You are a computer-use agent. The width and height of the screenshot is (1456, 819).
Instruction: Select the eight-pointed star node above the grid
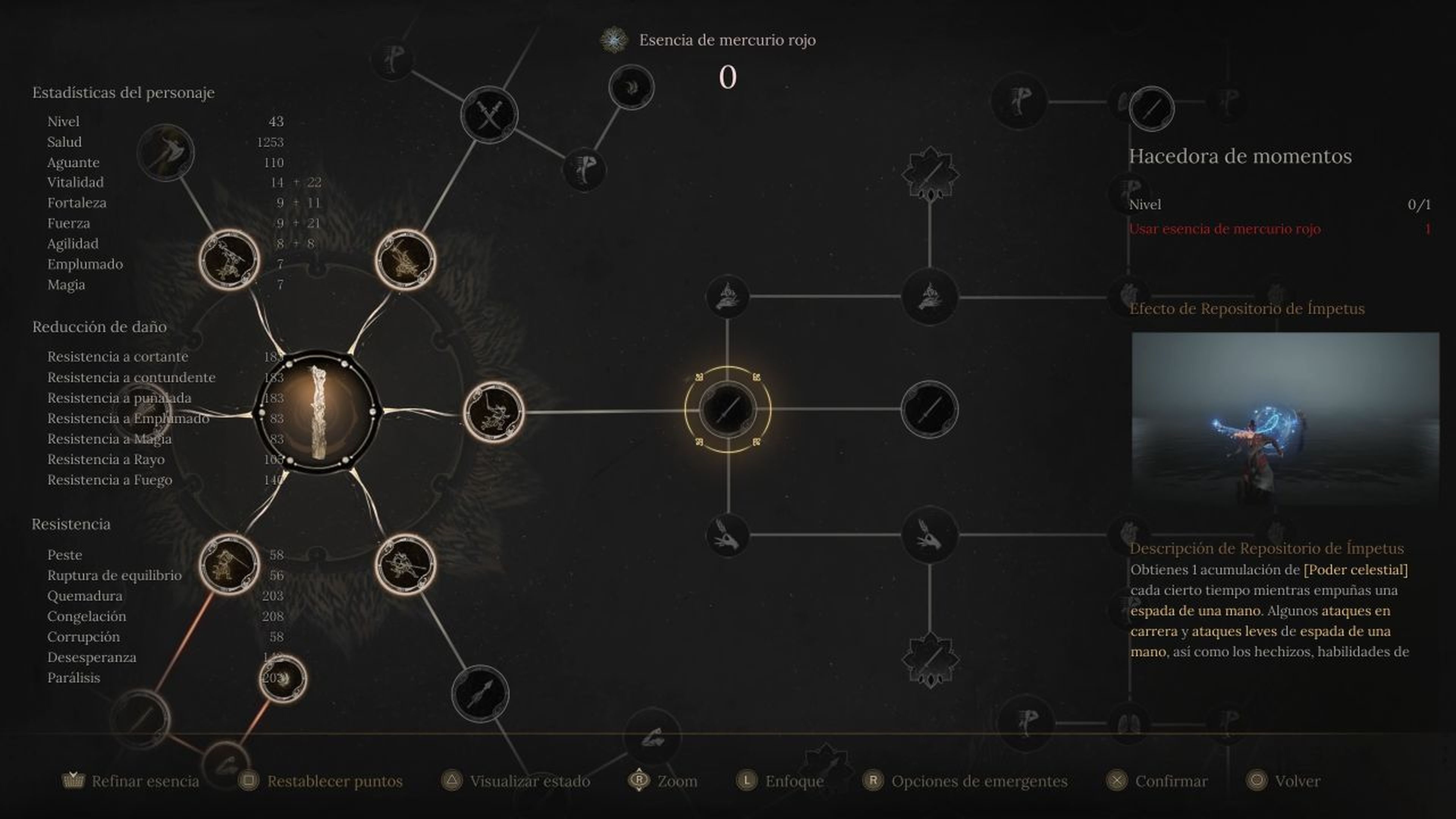click(930, 173)
